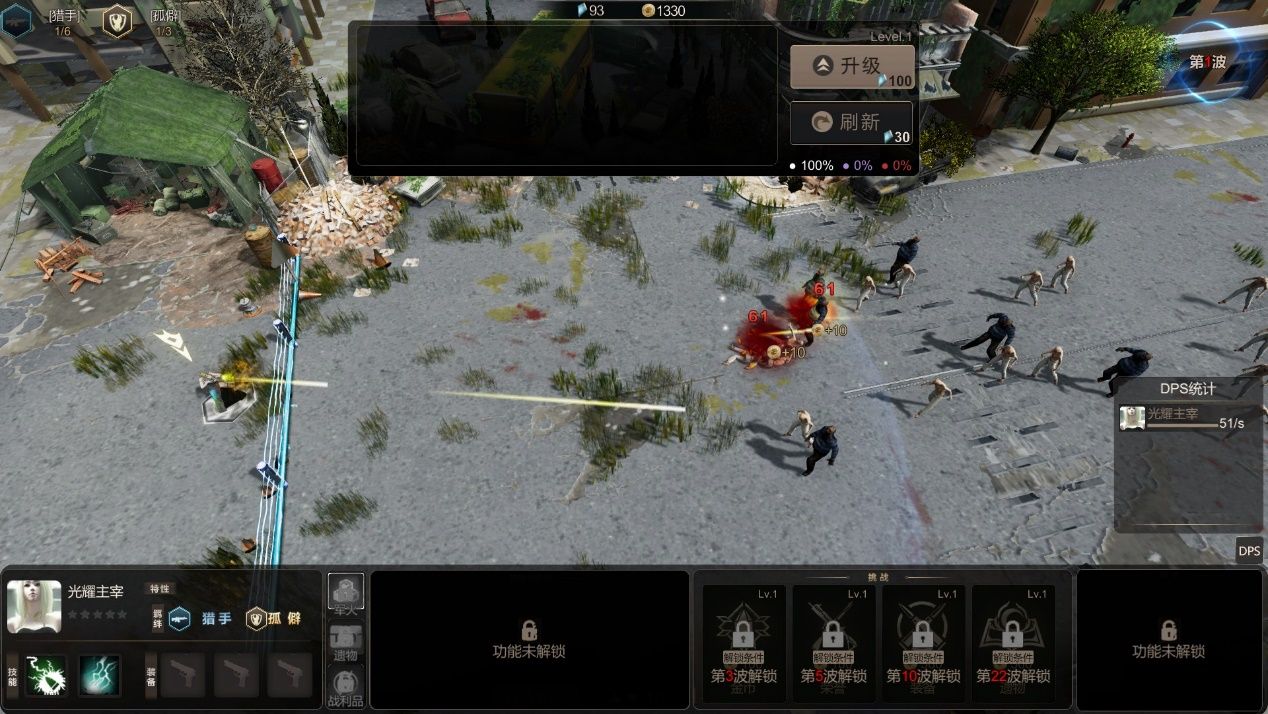Select the 光耀主宰 hero portrait
The height and width of the screenshot is (714, 1268).
[34, 606]
